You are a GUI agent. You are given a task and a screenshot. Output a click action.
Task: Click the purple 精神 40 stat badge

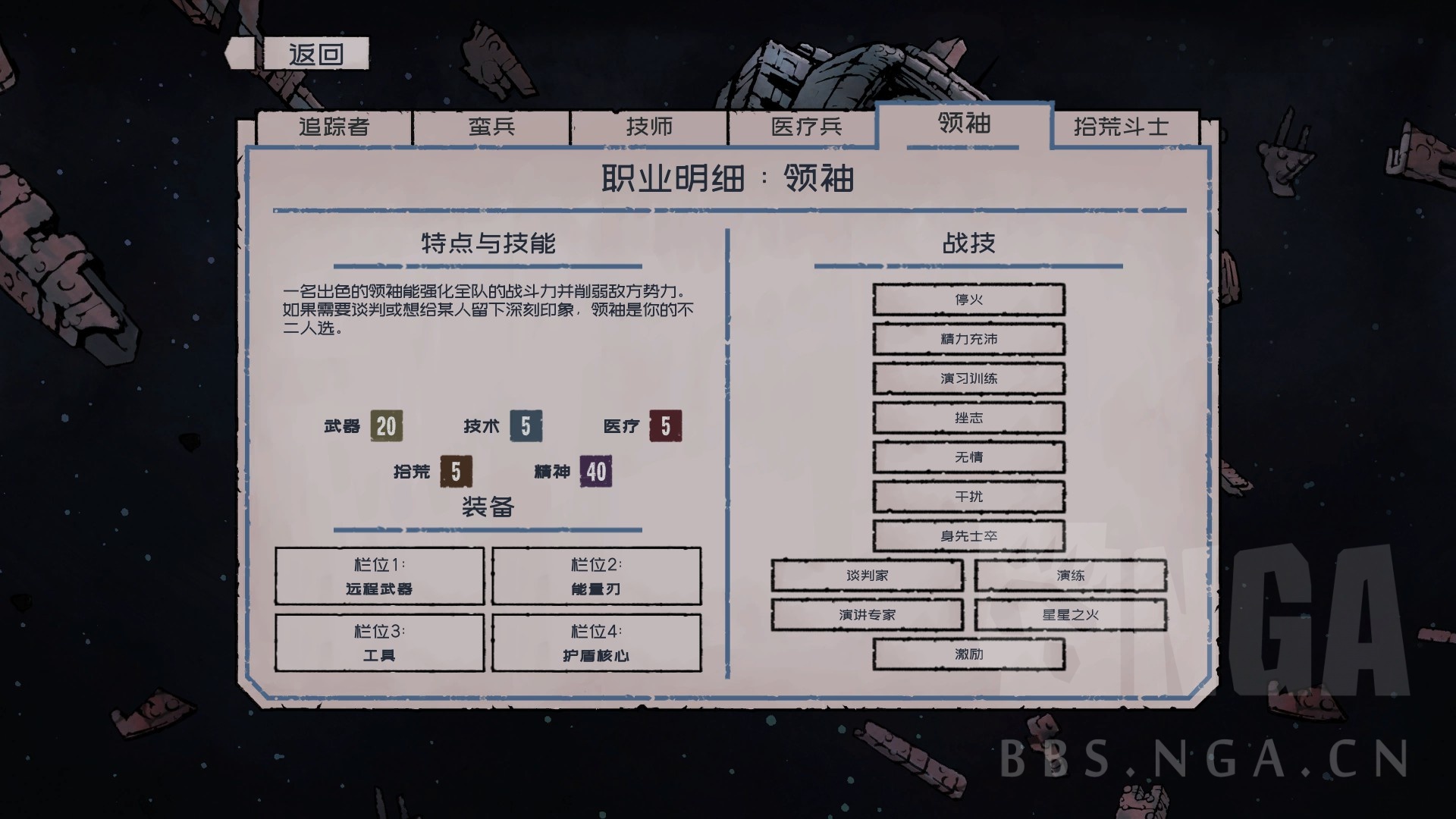pos(593,471)
